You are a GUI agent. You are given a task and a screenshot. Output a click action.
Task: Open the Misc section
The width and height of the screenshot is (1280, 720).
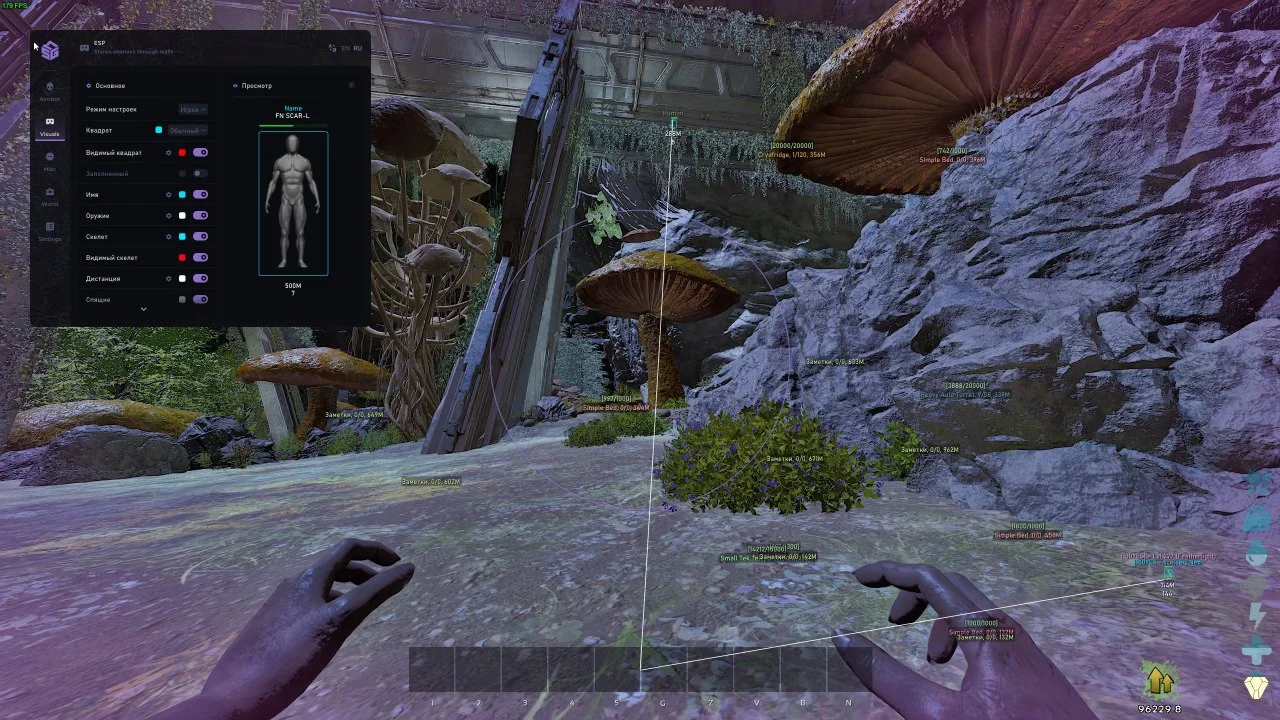tap(49, 161)
